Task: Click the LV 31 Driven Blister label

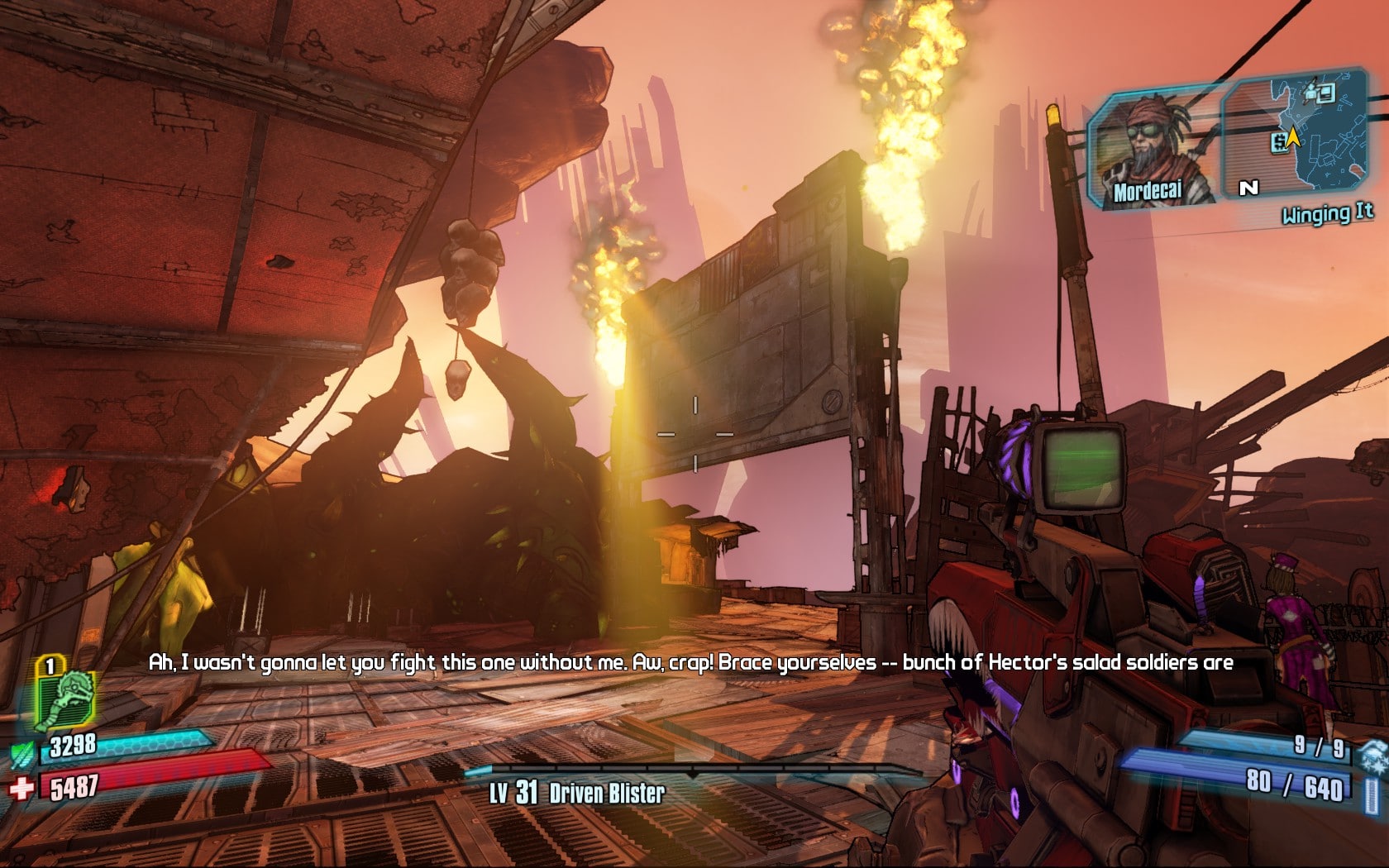Action: (578, 791)
